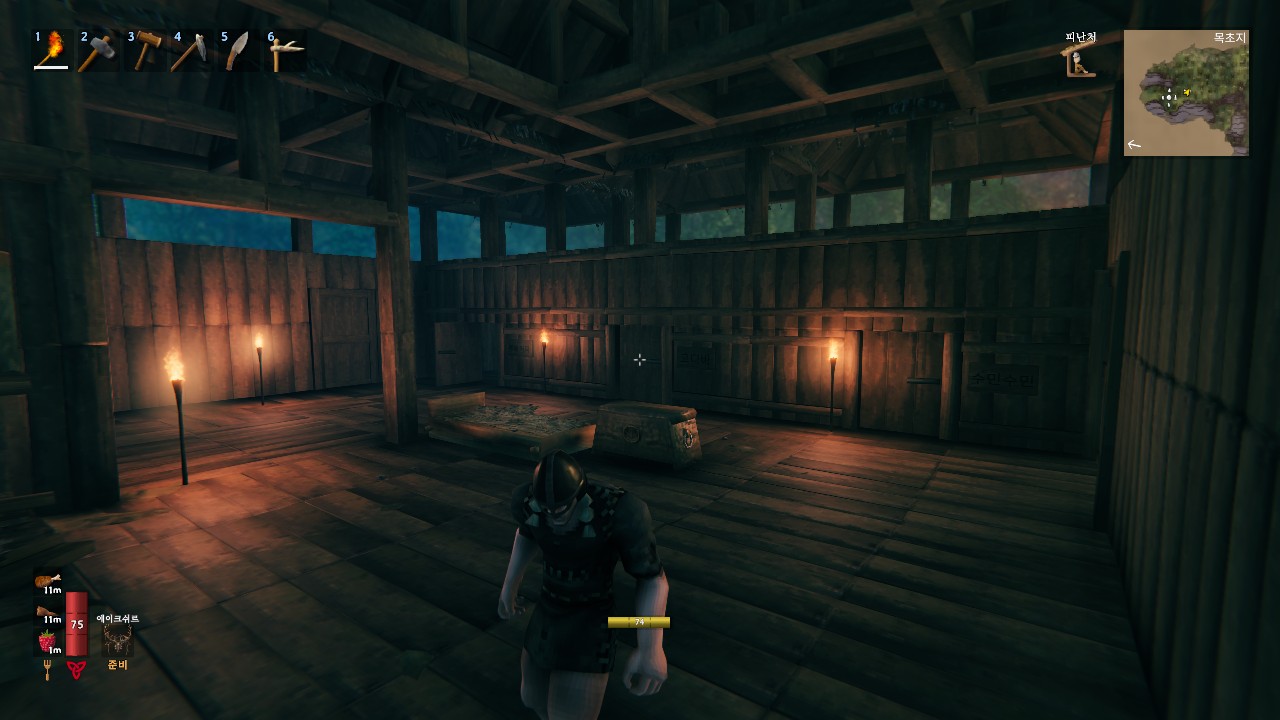This screenshot has width=1280, height=720.
Task: Open the minimap showing 목초지 biome
Action: pyautogui.click(x=1186, y=93)
